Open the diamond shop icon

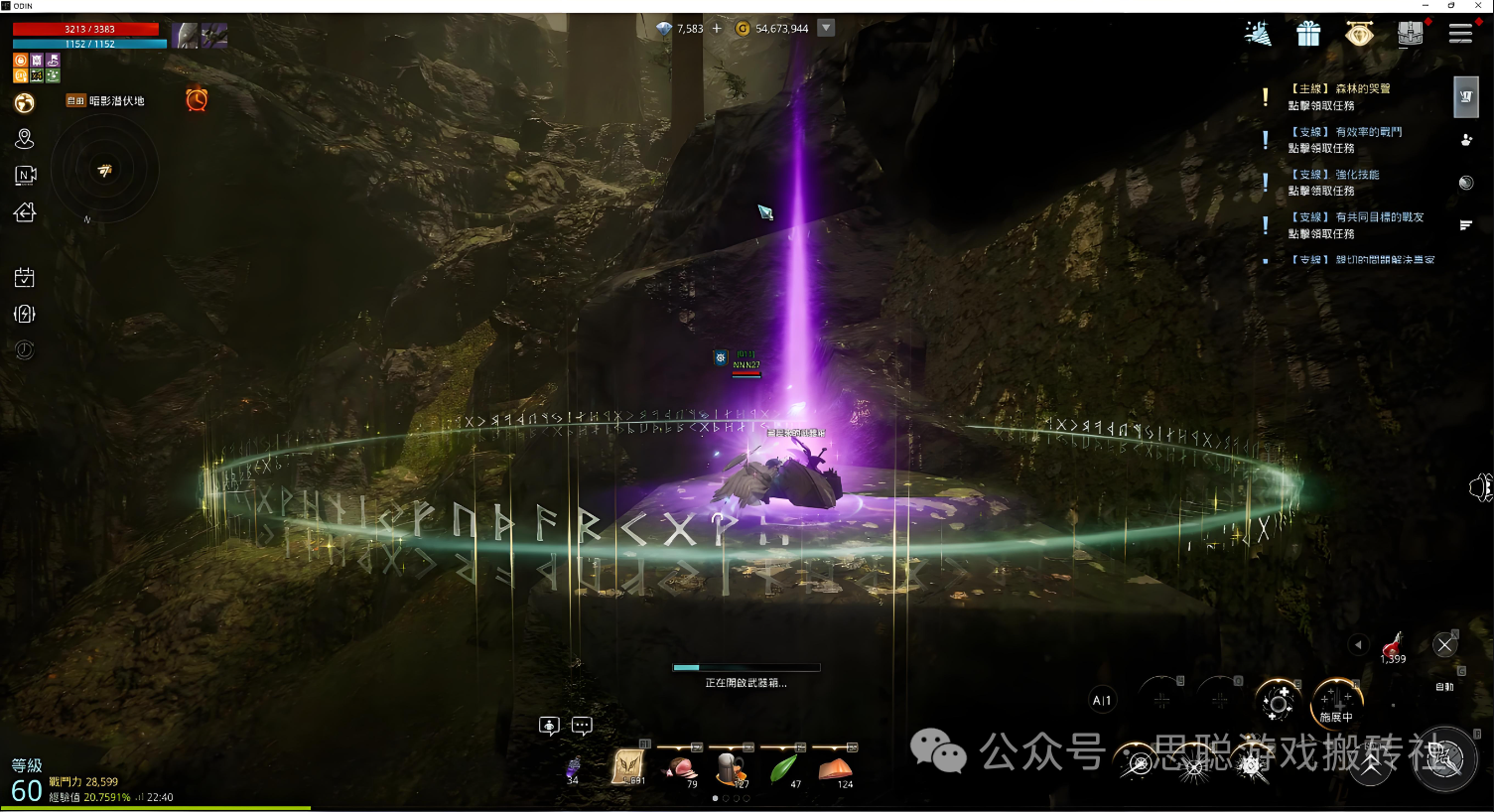(1359, 34)
